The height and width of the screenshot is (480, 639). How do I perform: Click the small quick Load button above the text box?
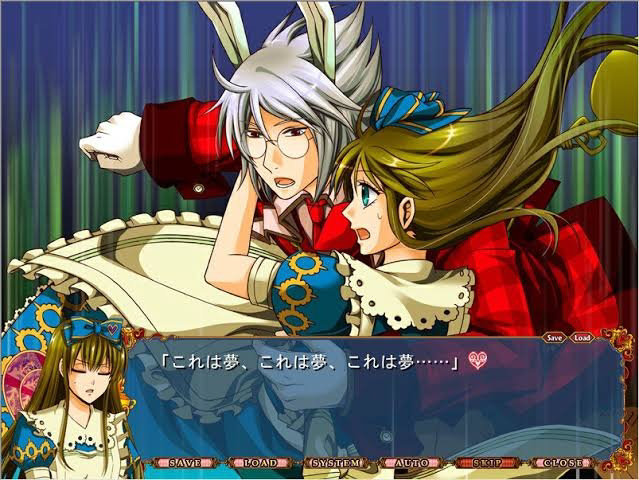[581, 338]
